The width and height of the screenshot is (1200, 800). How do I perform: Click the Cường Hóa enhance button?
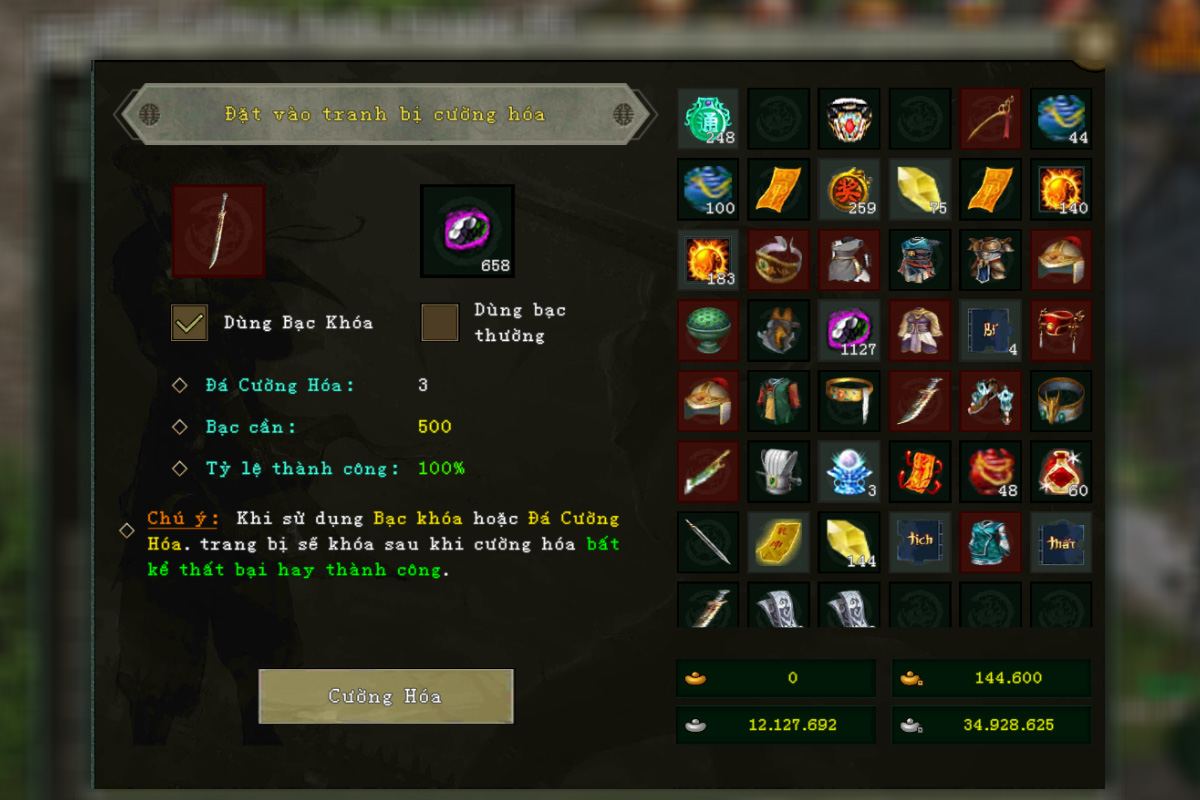tap(386, 696)
